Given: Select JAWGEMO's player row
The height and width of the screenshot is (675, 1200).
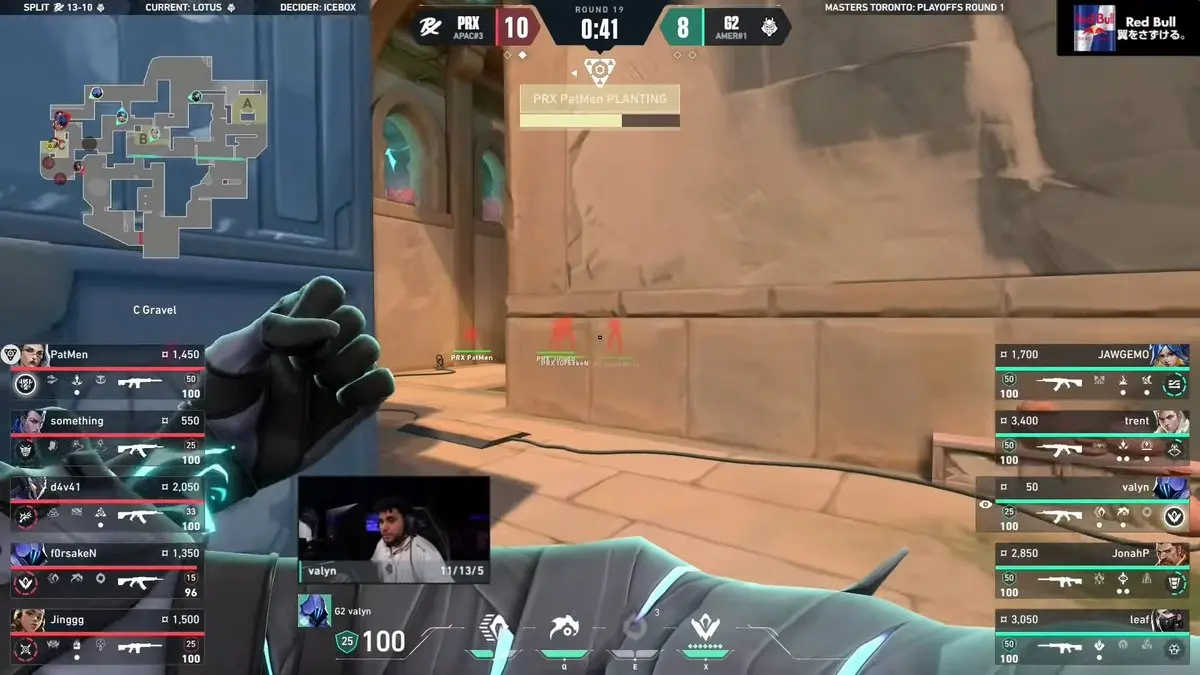Looking at the screenshot, I should 1092,368.
